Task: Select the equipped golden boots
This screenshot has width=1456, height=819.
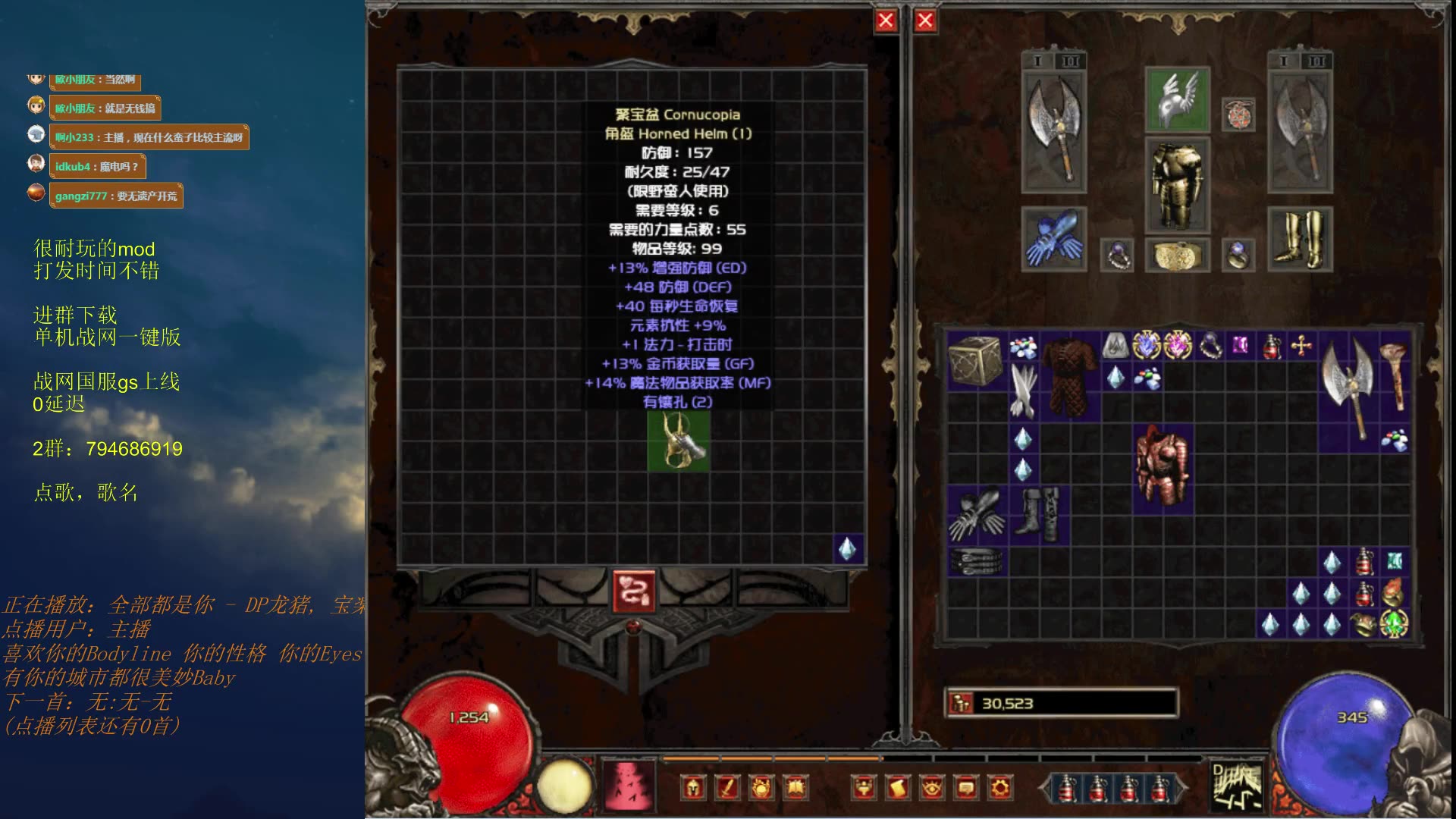Action: (1300, 238)
